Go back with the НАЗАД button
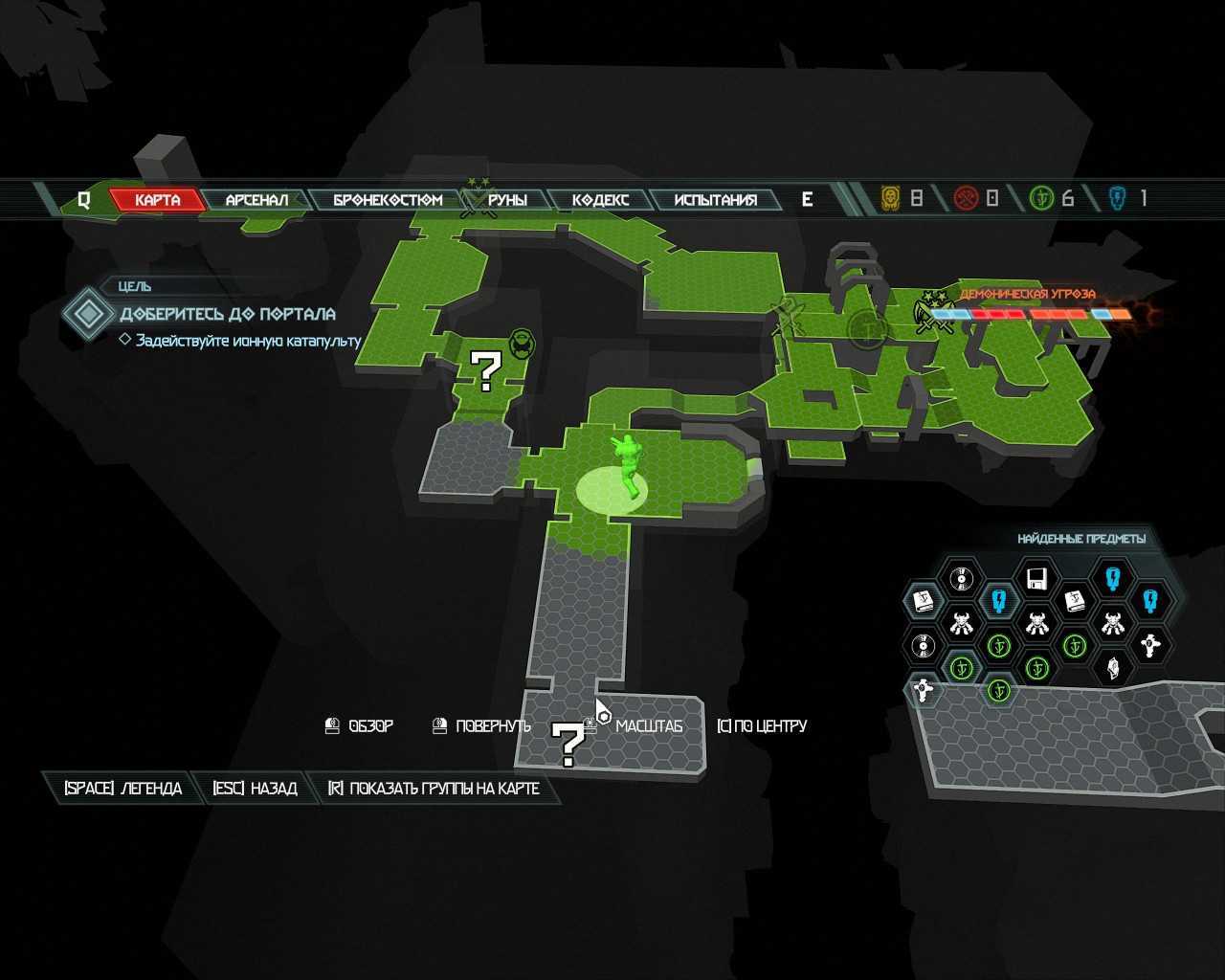The image size is (1225, 980). click(255, 789)
